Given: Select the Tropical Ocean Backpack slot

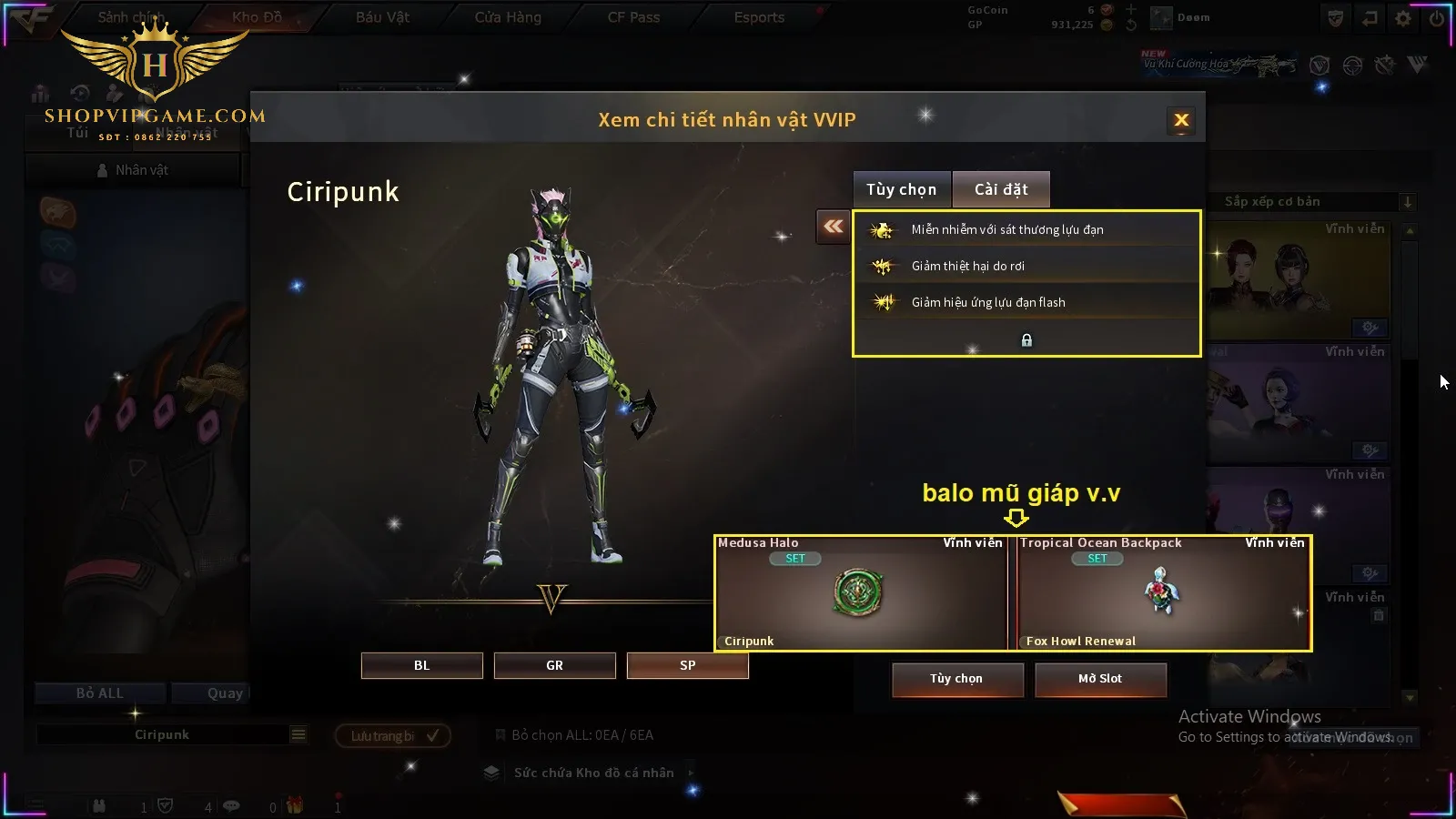Looking at the screenshot, I should 1162,593.
